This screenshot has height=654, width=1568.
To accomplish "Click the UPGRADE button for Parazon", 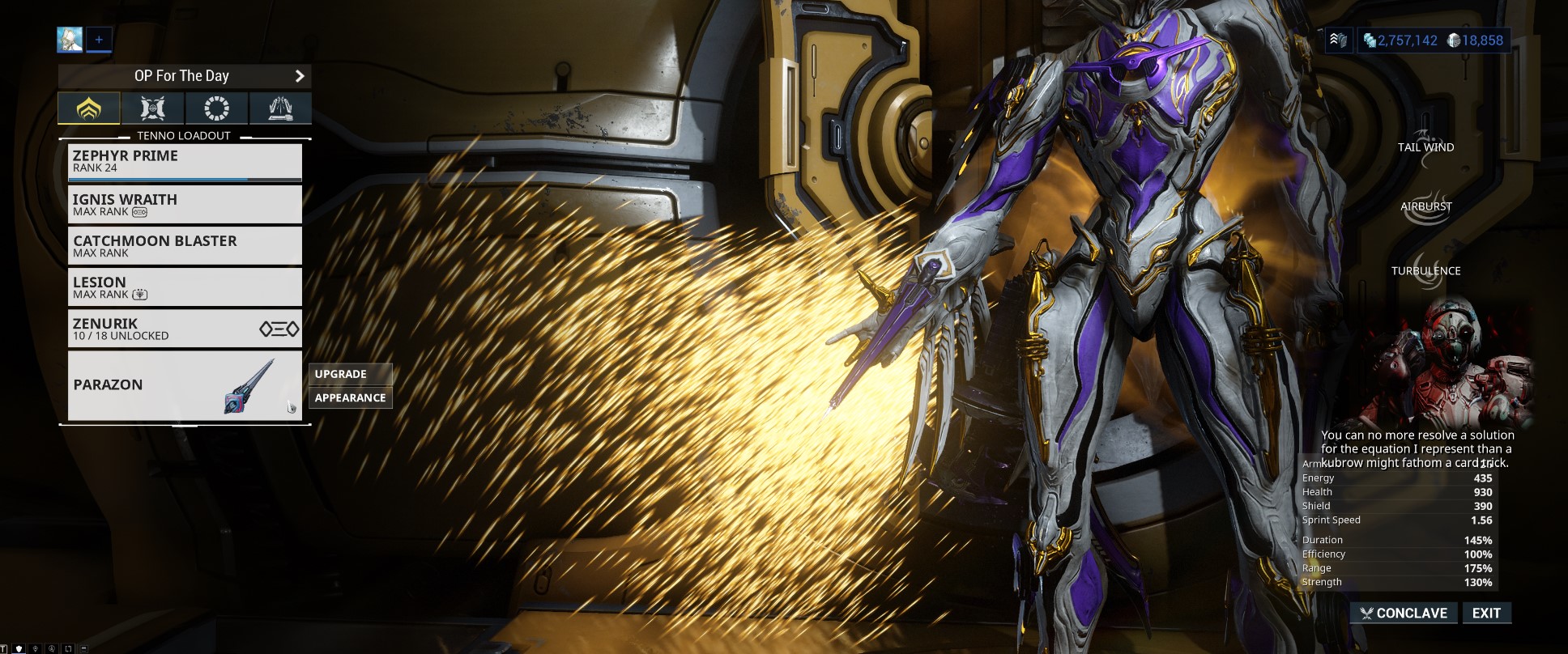I will (350, 373).
